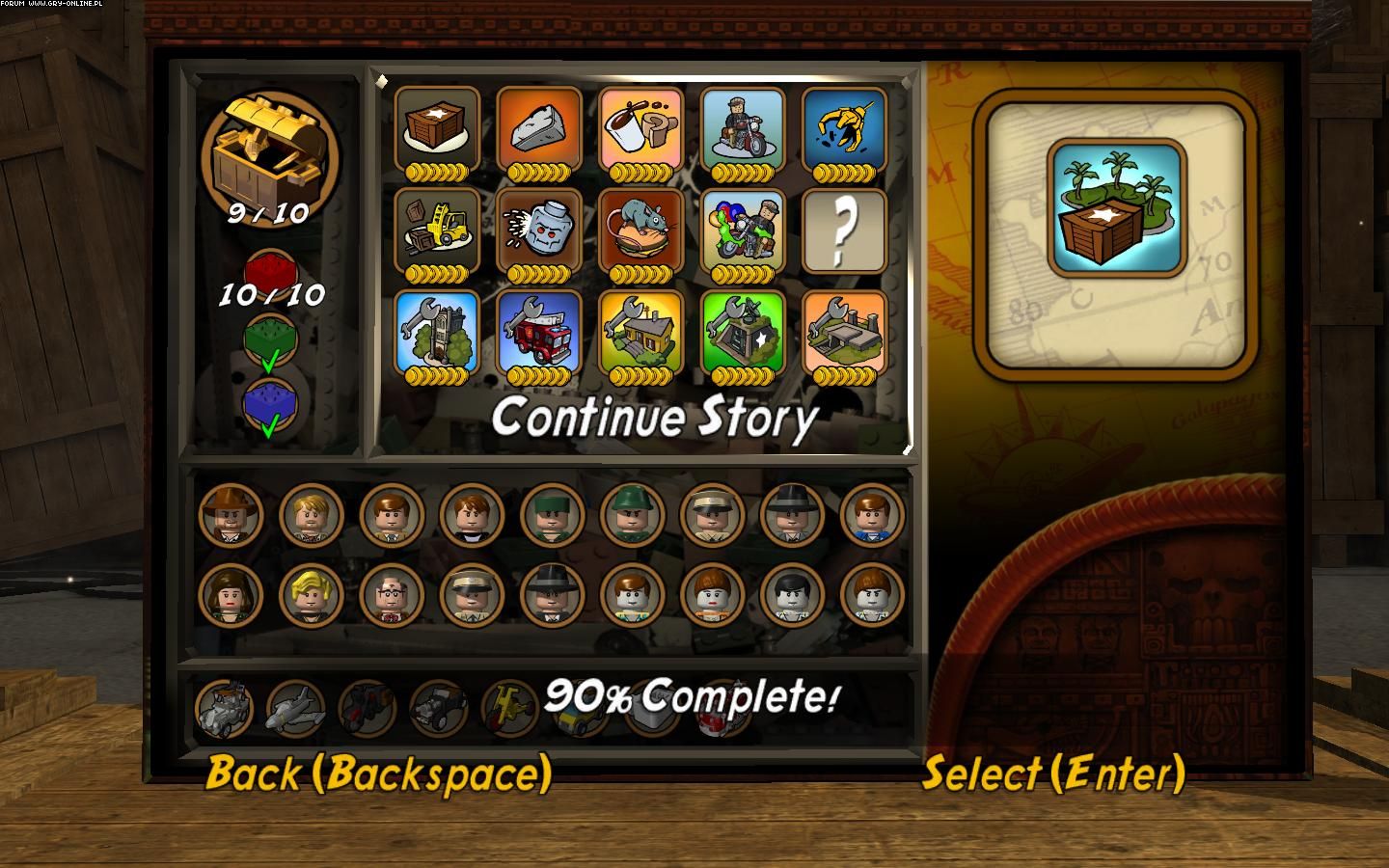Select the balloons and motorbike level tile
Viewport: 1389px width, 868px height.
pos(743,230)
